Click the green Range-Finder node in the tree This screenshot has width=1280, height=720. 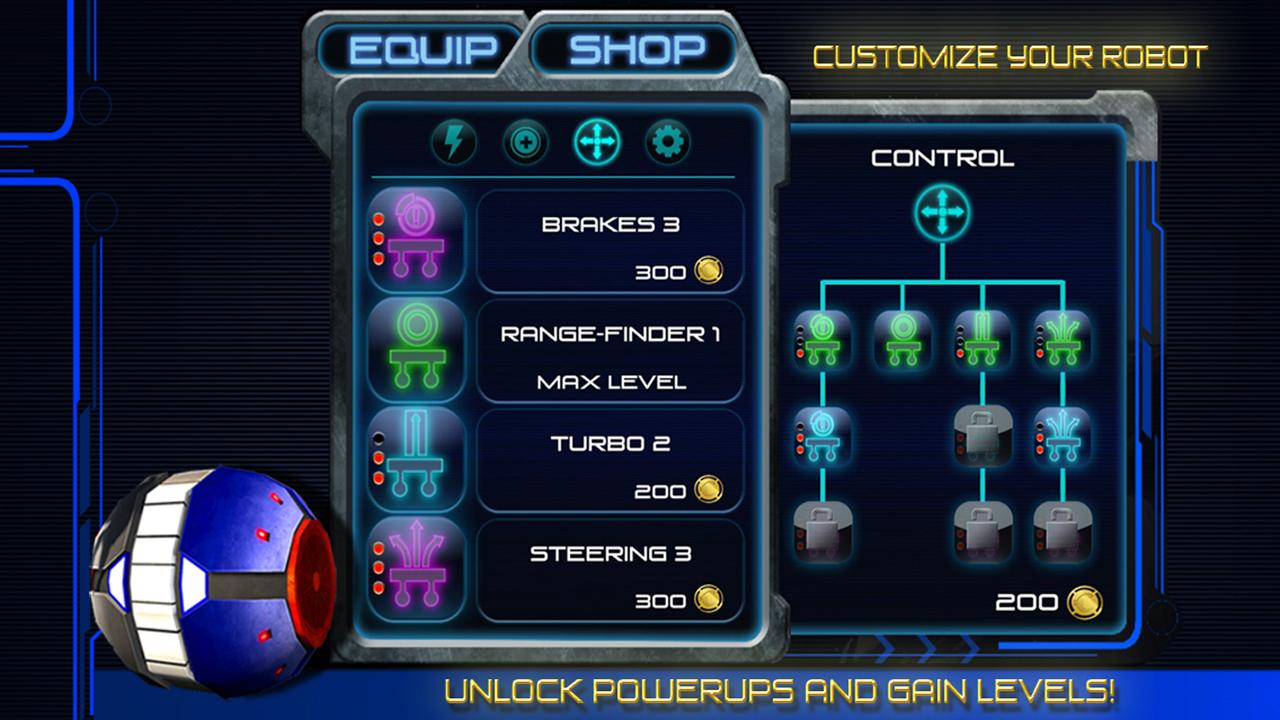click(x=905, y=340)
